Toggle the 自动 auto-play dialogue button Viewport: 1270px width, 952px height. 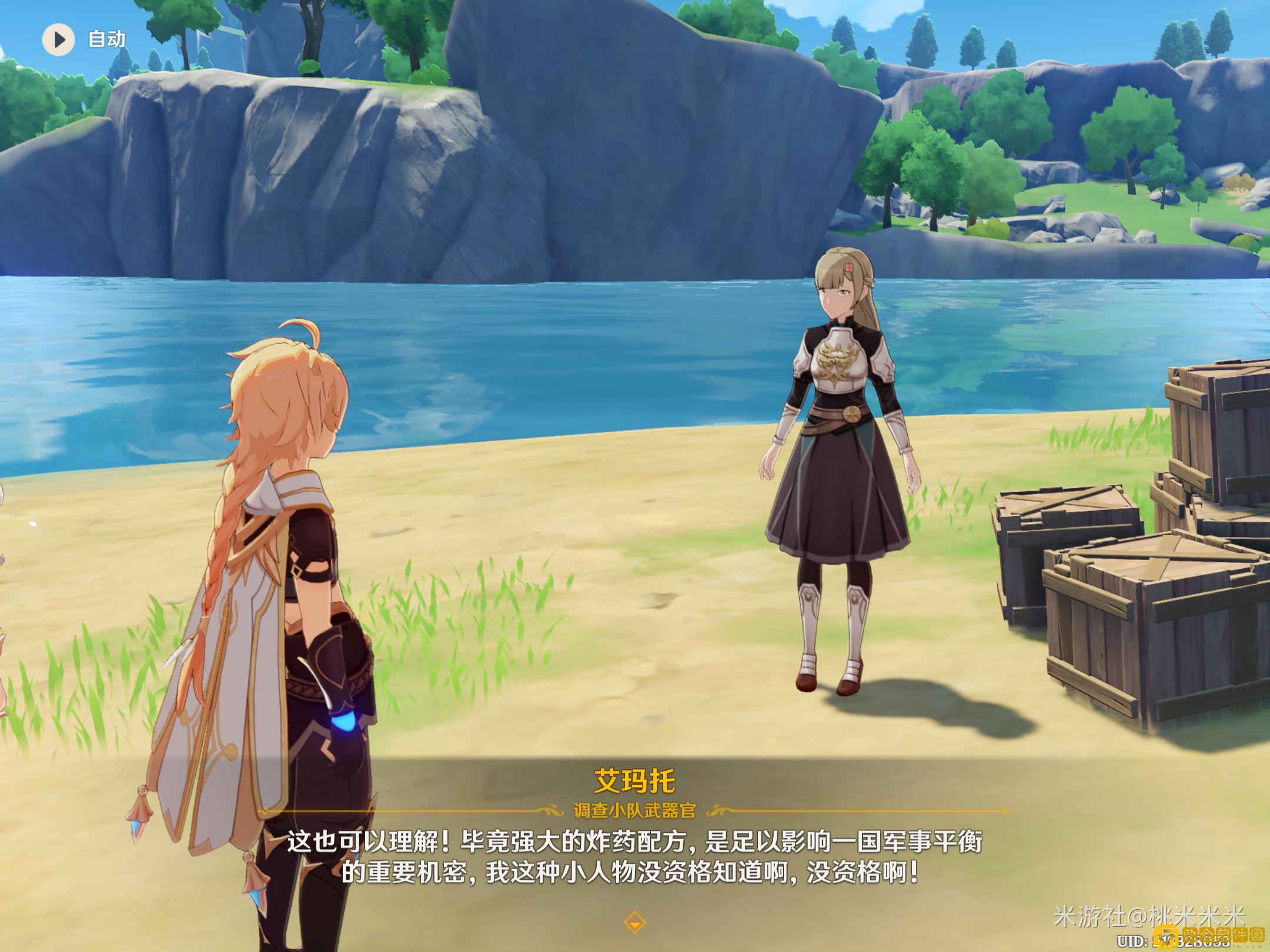click(x=59, y=39)
